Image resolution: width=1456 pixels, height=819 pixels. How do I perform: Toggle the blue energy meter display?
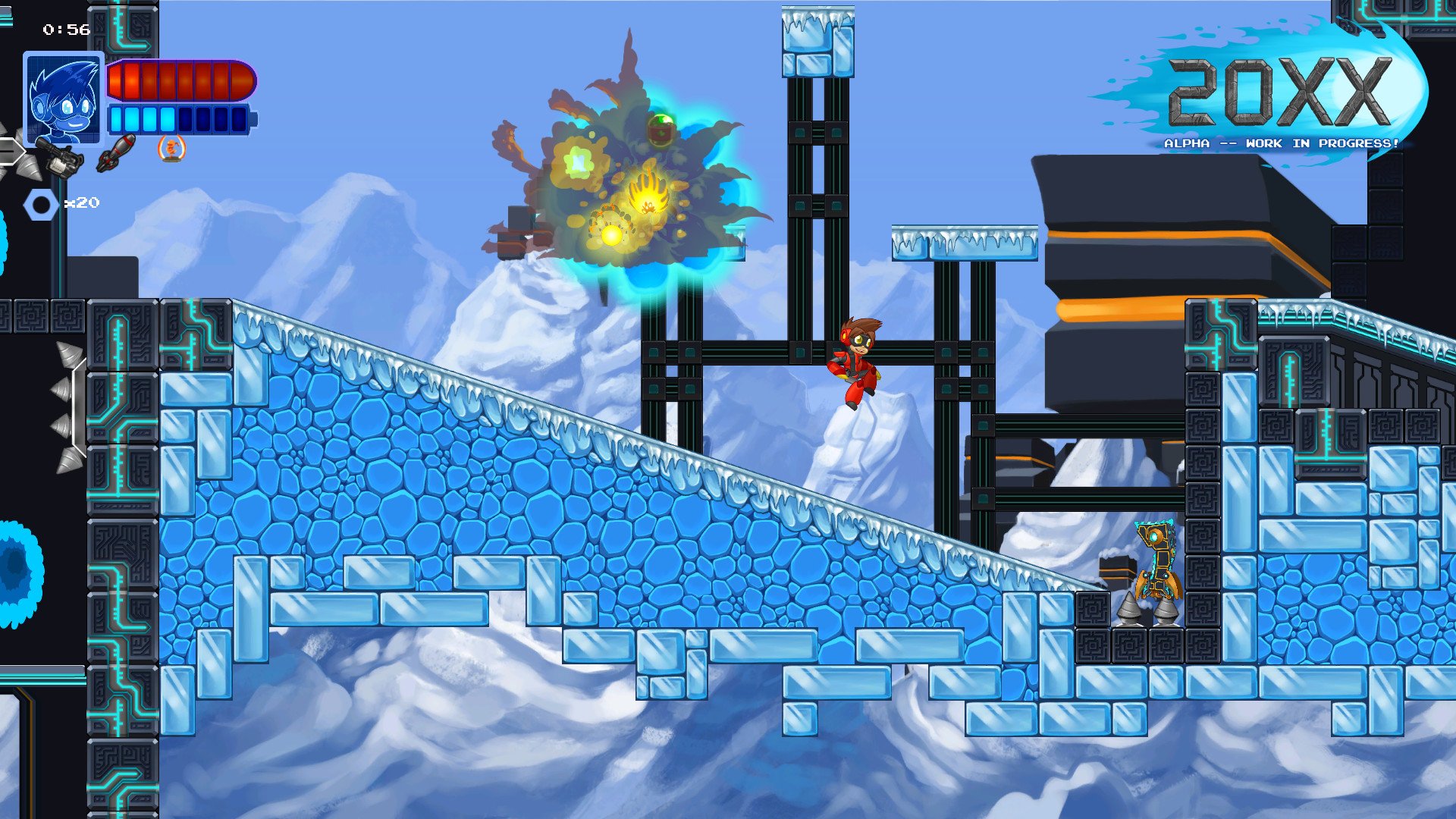coord(182,118)
